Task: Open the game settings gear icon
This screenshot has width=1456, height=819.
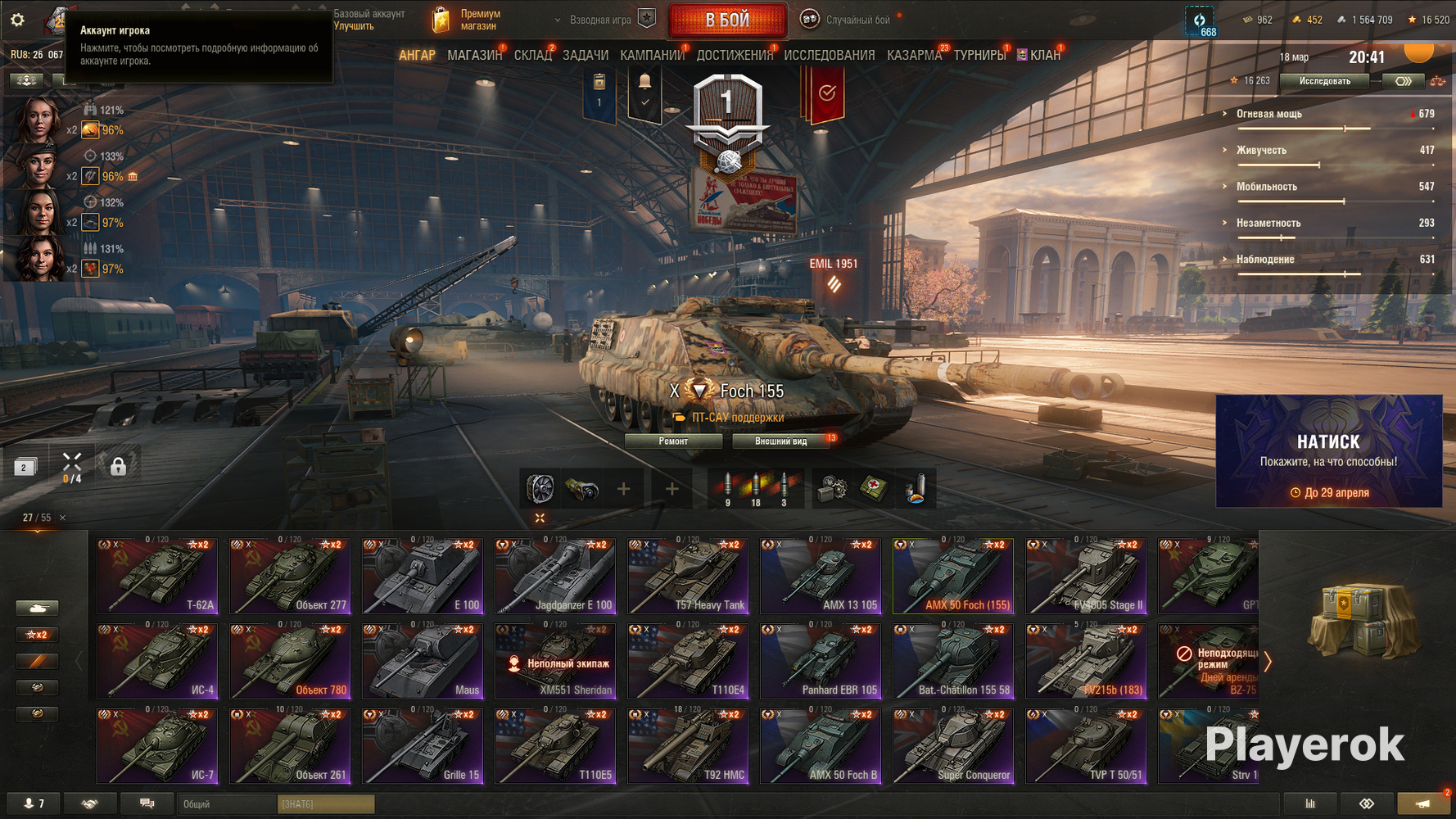Action: pyautogui.click(x=17, y=20)
